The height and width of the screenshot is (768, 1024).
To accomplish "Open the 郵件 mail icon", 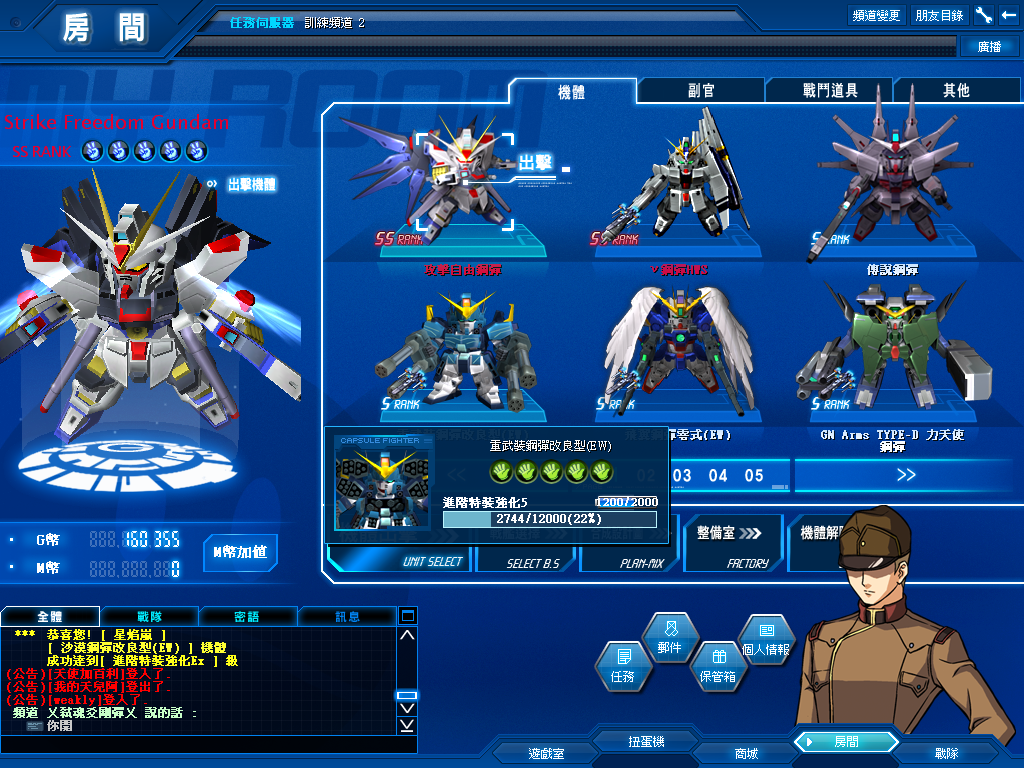I will [x=670, y=637].
